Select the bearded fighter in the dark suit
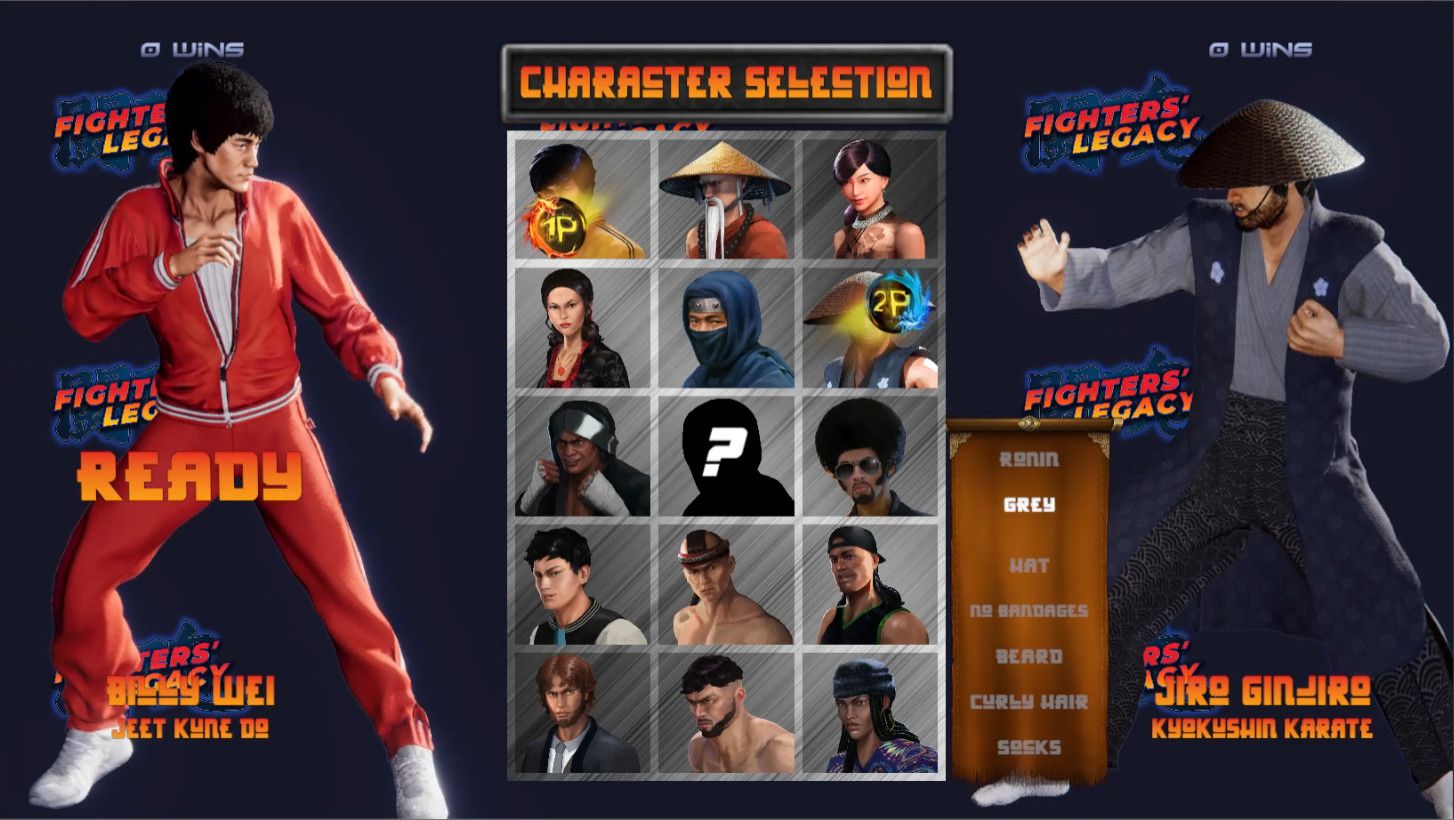The height and width of the screenshot is (820, 1454). (582, 710)
